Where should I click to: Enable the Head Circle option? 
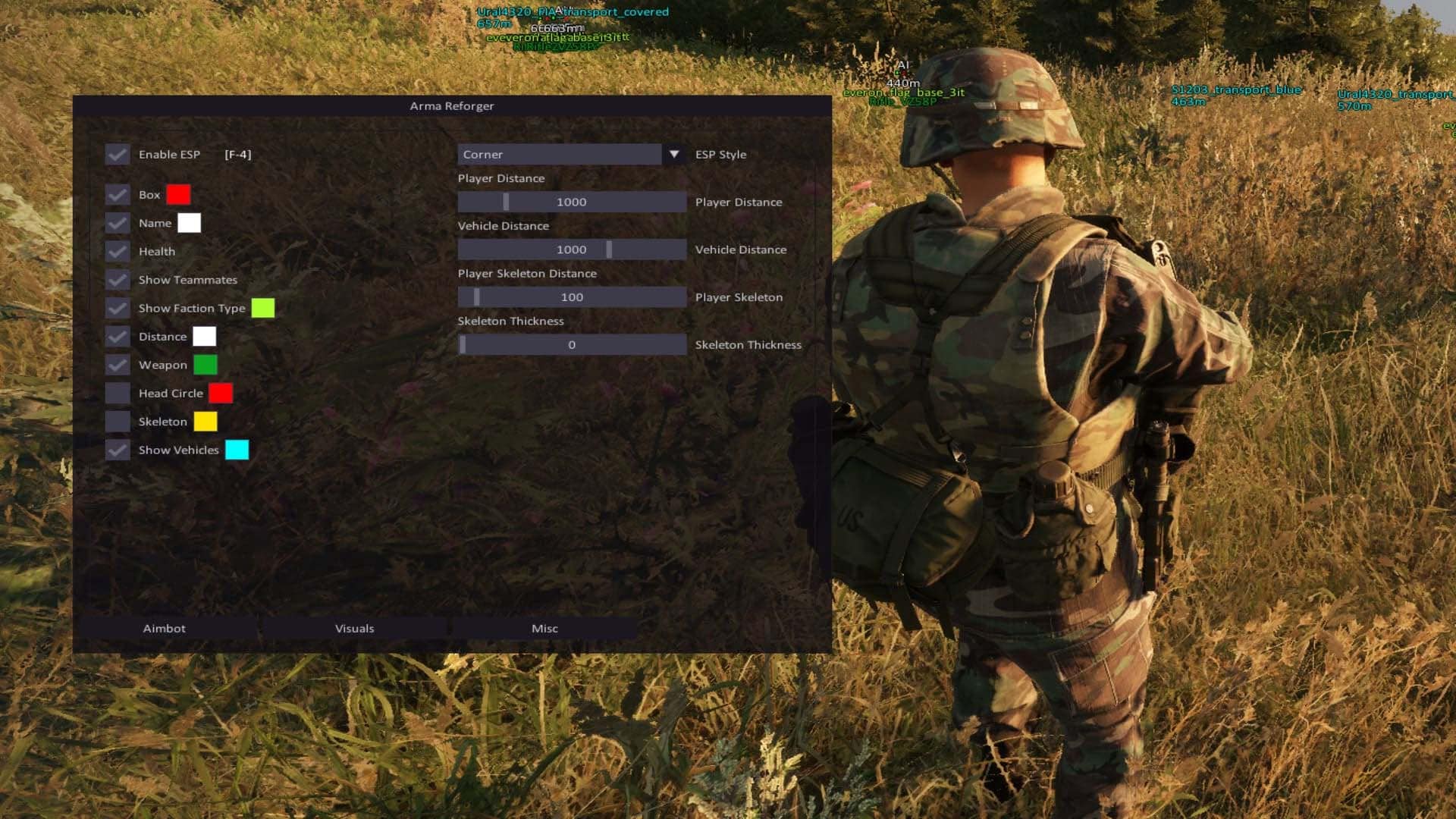(118, 393)
